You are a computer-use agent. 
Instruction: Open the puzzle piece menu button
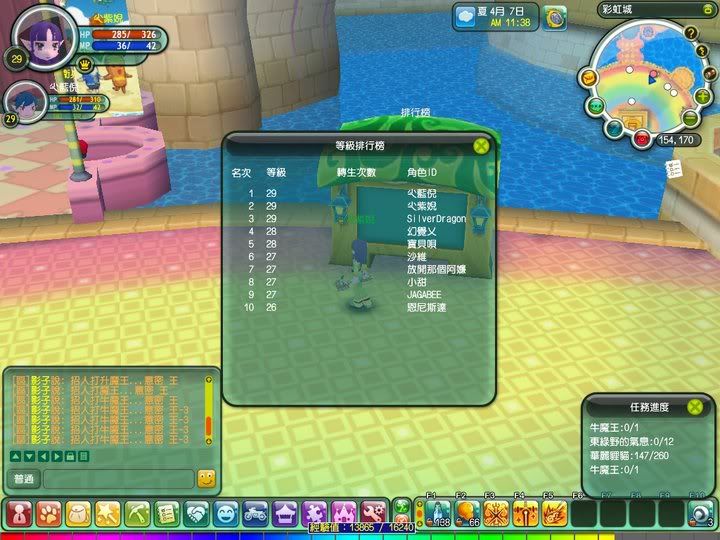[x=314, y=514]
